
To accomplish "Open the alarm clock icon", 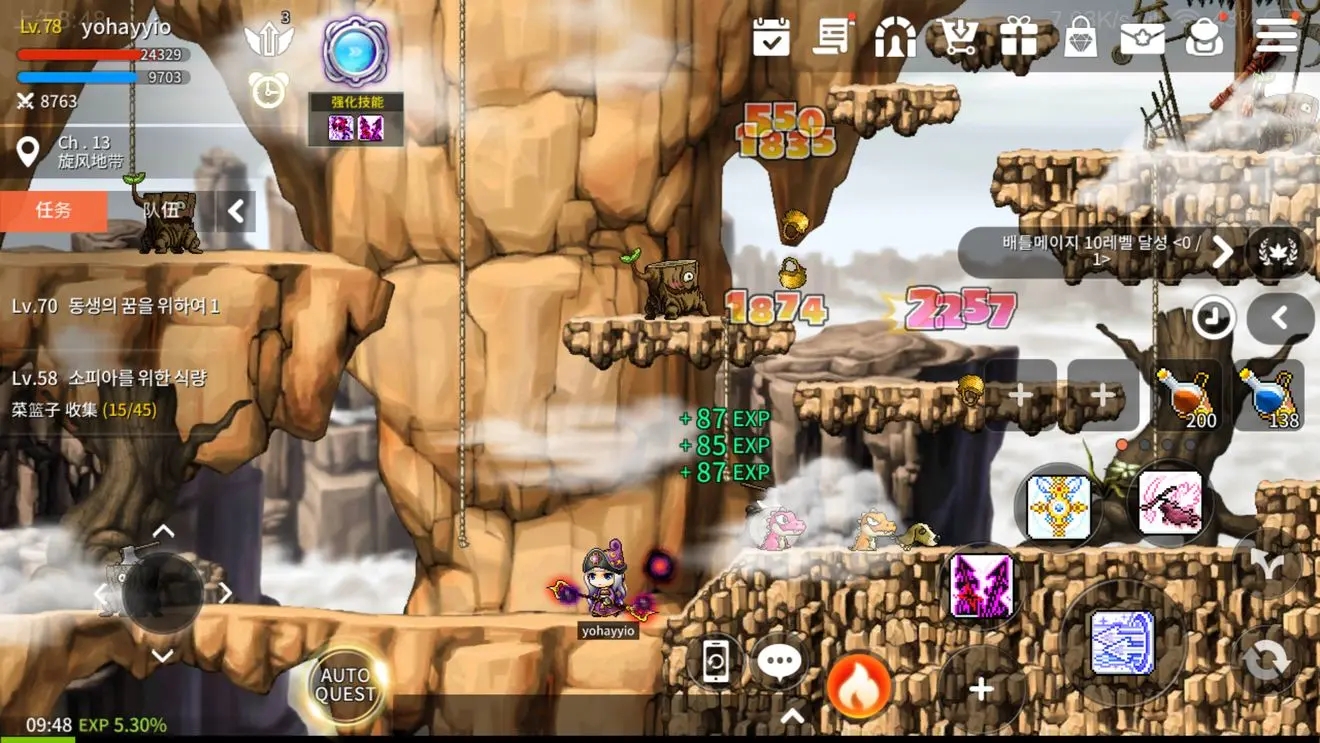I will point(268,91).
